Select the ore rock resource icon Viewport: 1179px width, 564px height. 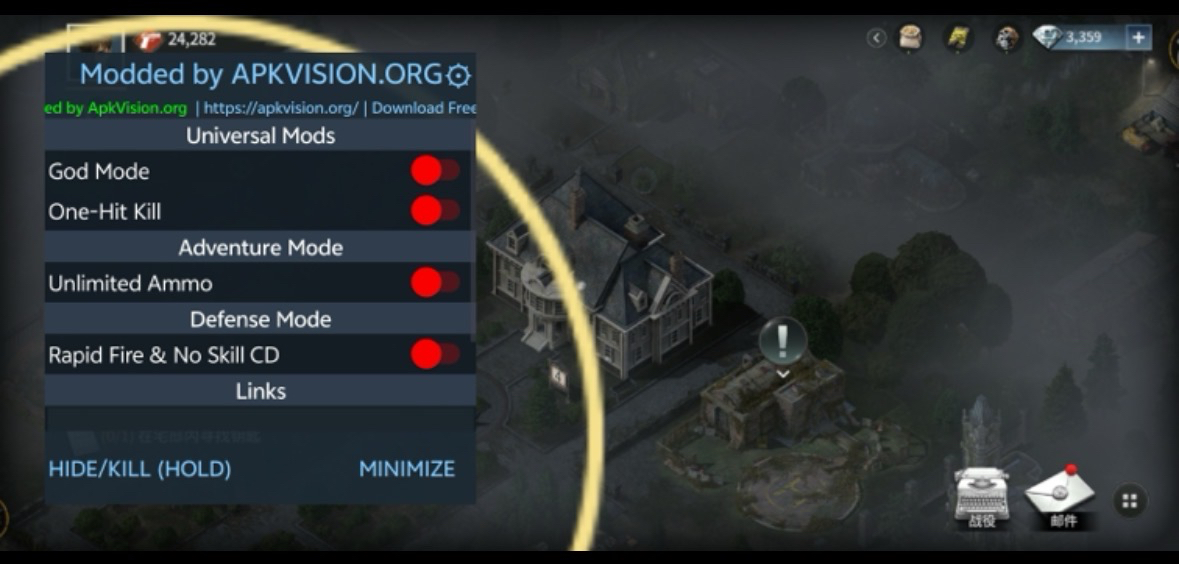click(x=1006, y=38)
